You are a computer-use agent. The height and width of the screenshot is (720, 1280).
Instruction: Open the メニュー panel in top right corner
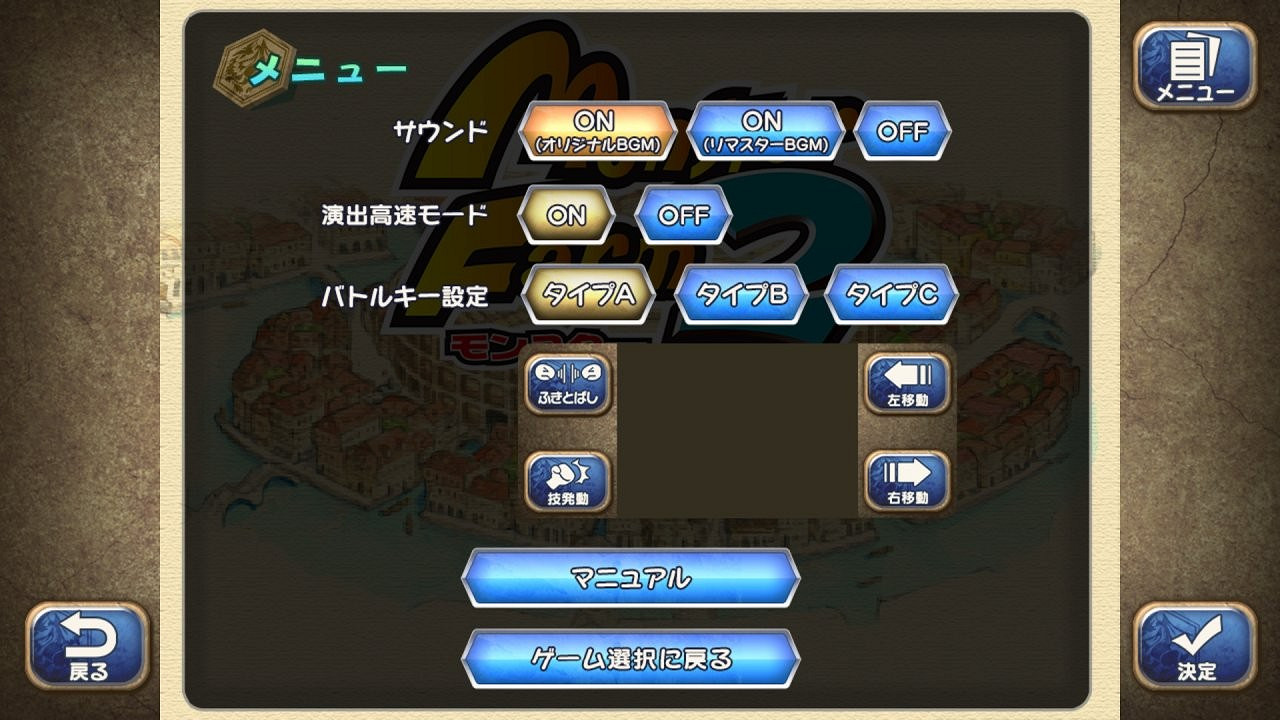click(1196, 67)
